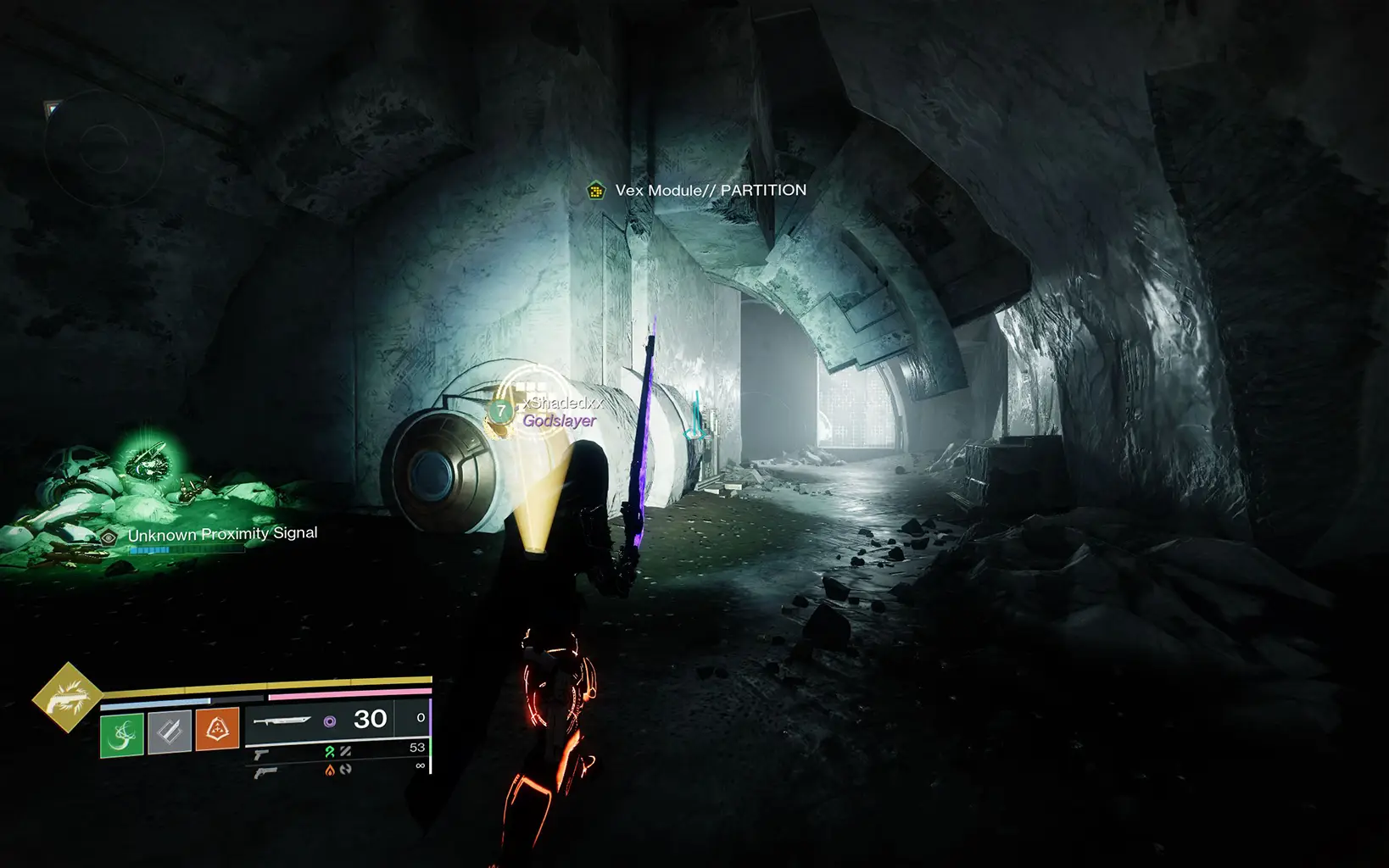Viewport: 1389px width, 868px height.
Task: Click the circular radar in the corner
Action: tap(103, 149)
